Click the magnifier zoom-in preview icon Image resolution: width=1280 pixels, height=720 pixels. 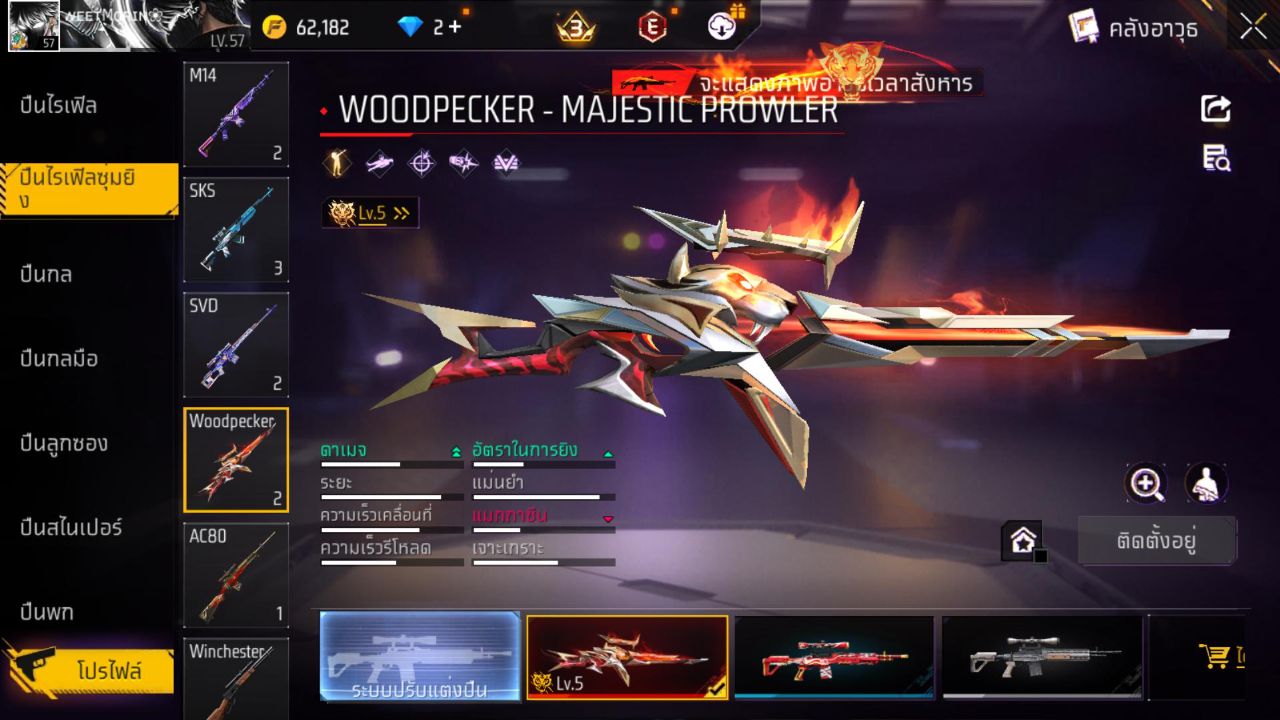[1147, 484]
